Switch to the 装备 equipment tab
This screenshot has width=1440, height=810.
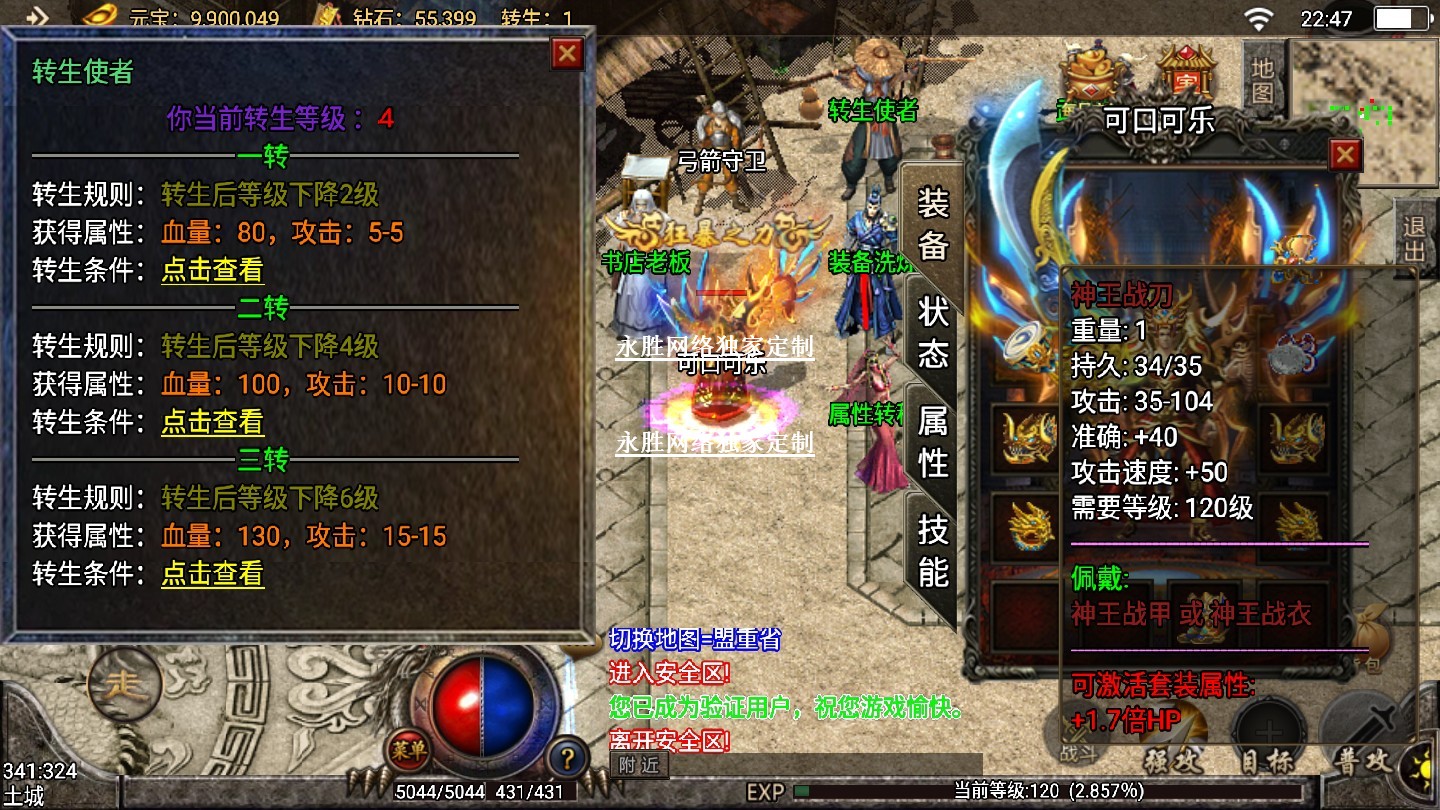click(932, 225)
